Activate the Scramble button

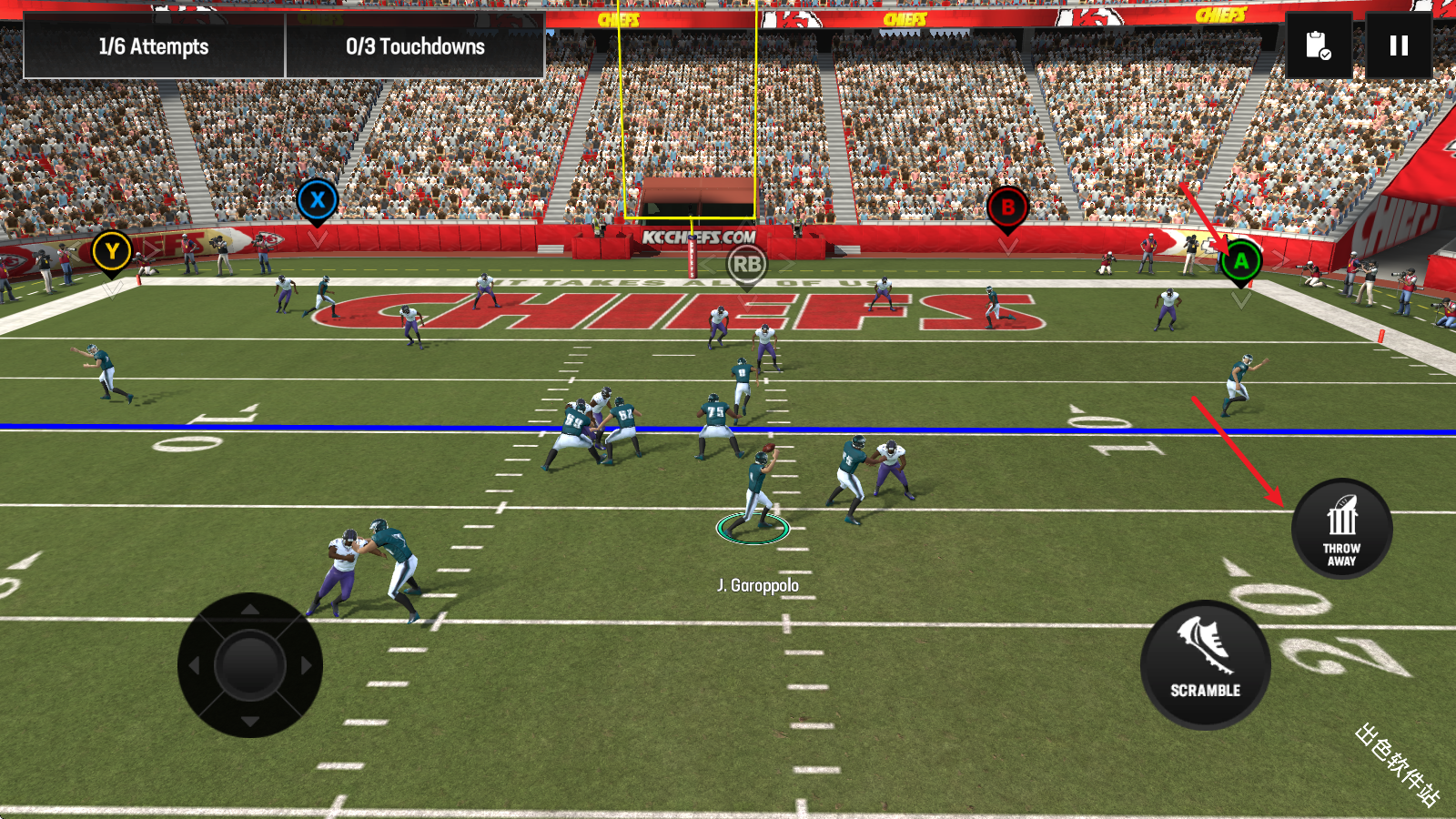1205,665
